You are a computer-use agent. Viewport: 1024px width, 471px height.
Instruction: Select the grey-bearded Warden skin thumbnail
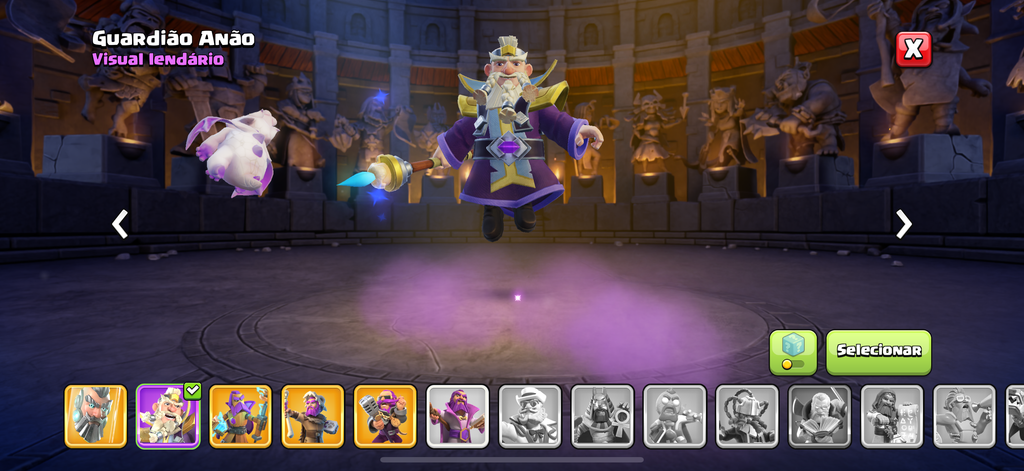coord(96,415)
